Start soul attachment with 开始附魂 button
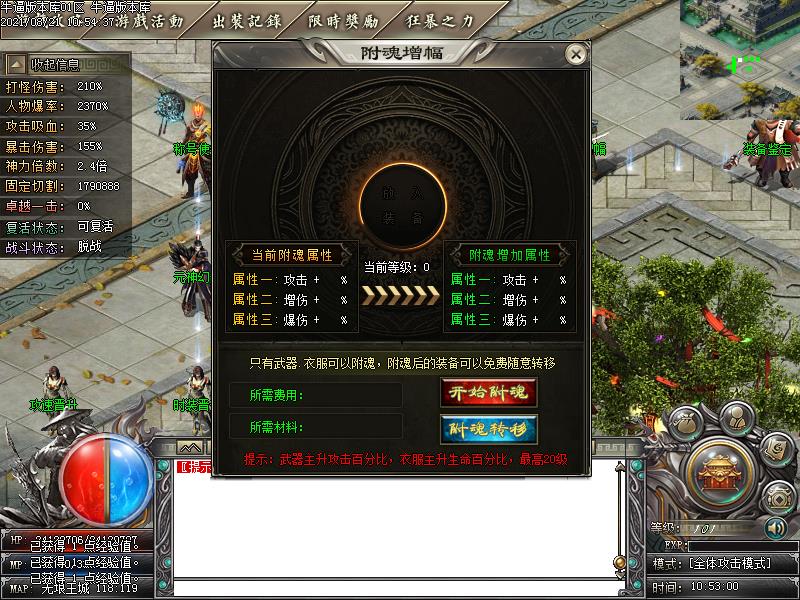Screen dimensions: 800x600 pos(489,393)
